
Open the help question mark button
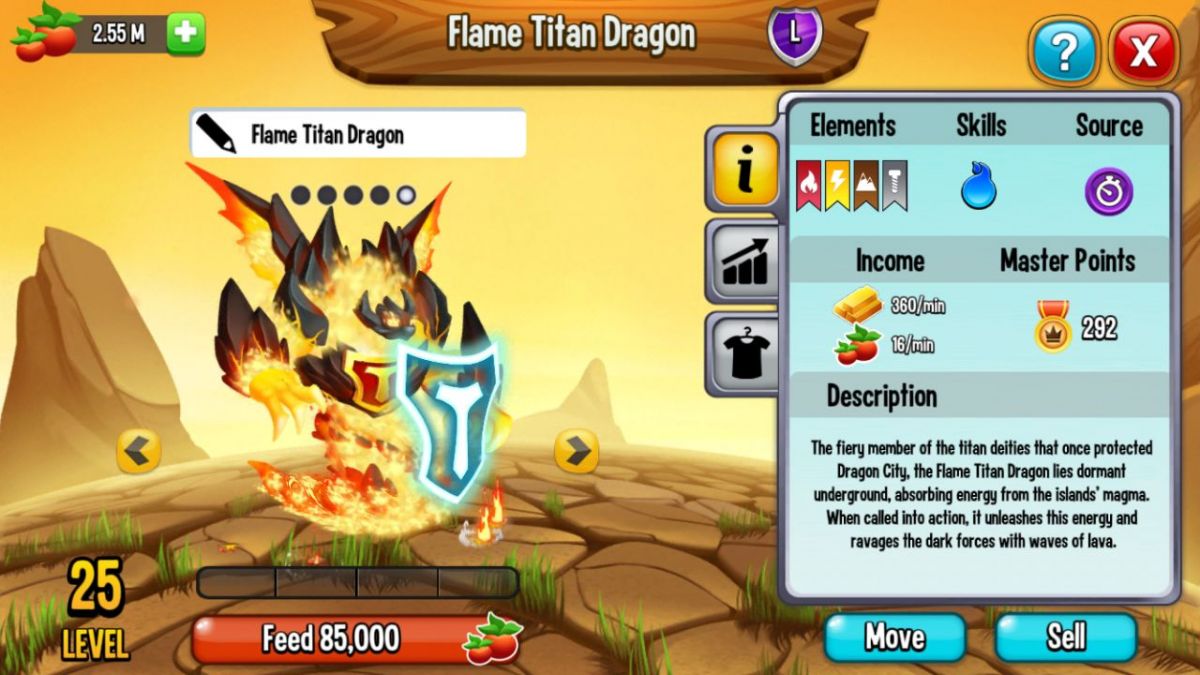pyautogui.click(x=1064, y=51)
